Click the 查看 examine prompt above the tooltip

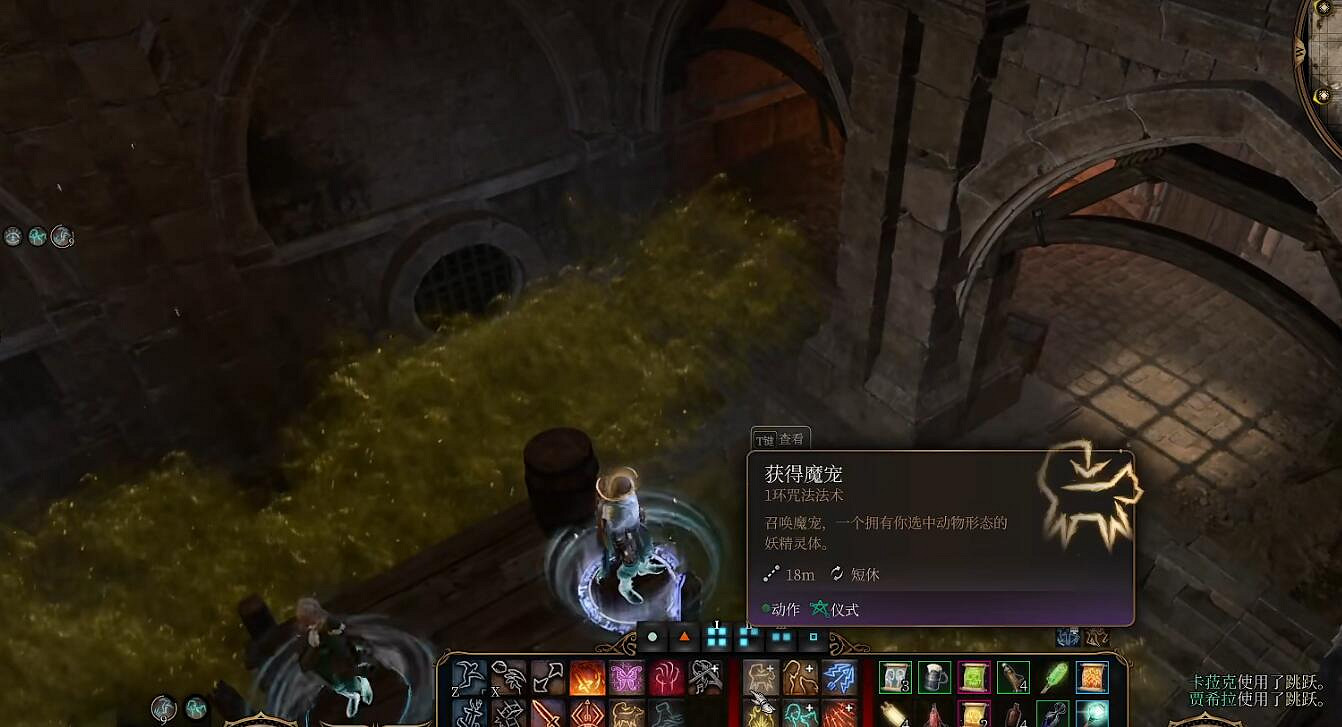point(790,438)
